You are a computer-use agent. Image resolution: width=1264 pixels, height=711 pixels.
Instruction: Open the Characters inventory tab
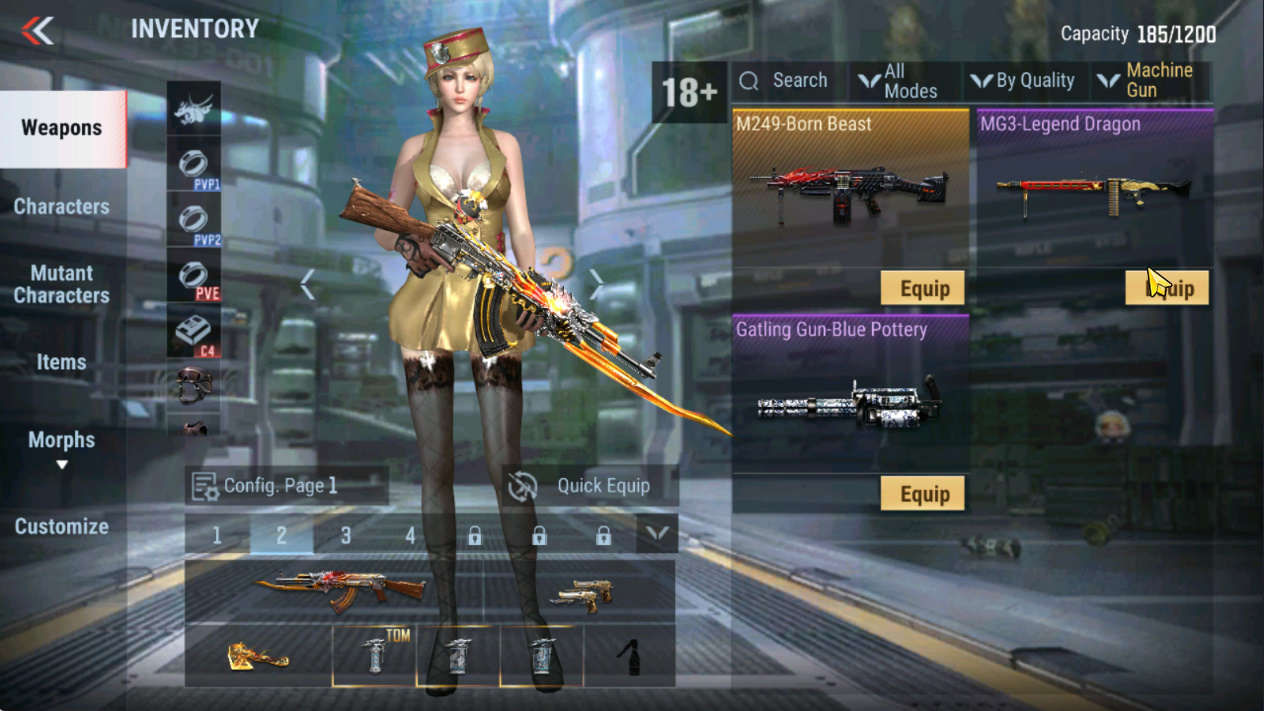pyautogui.click(x=62, y=207)
